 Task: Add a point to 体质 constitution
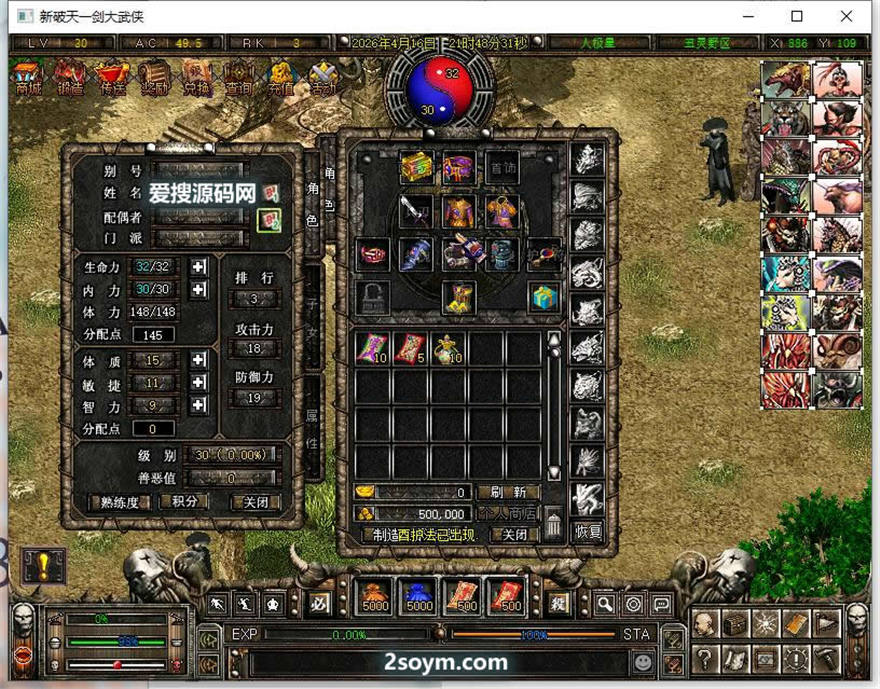click(199, 360)
